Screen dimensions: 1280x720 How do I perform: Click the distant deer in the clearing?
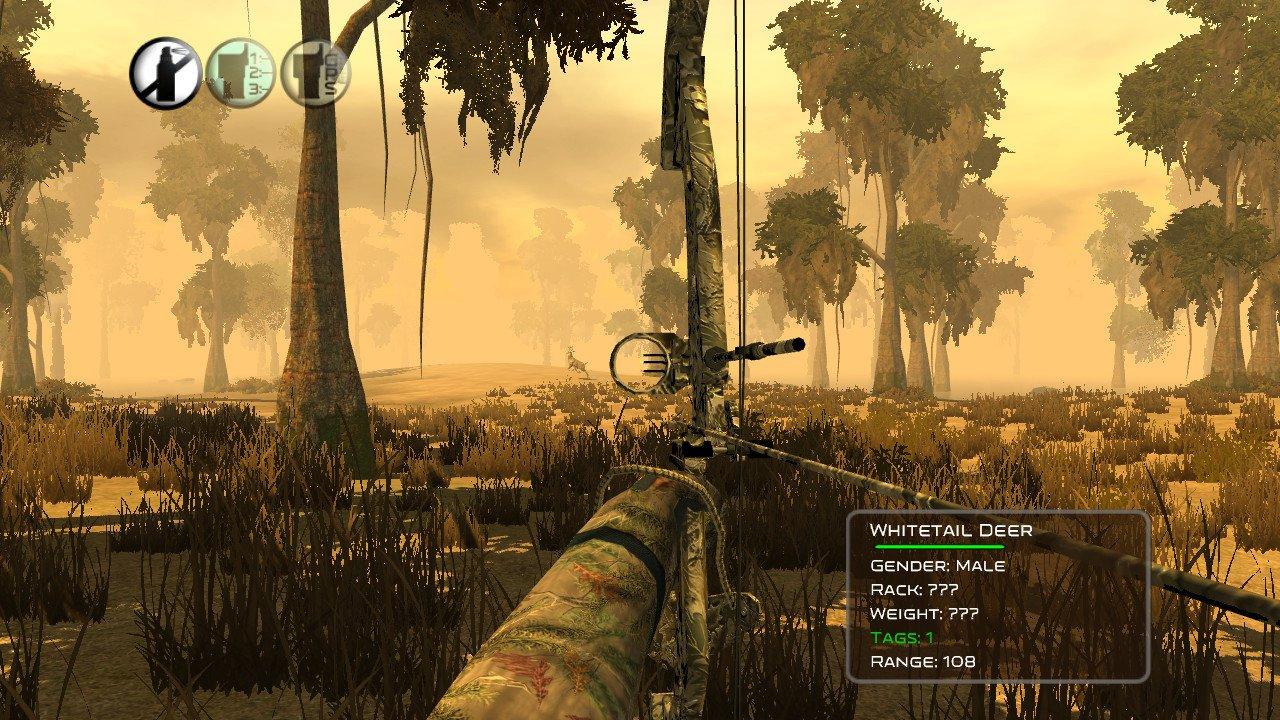(575, 365)
